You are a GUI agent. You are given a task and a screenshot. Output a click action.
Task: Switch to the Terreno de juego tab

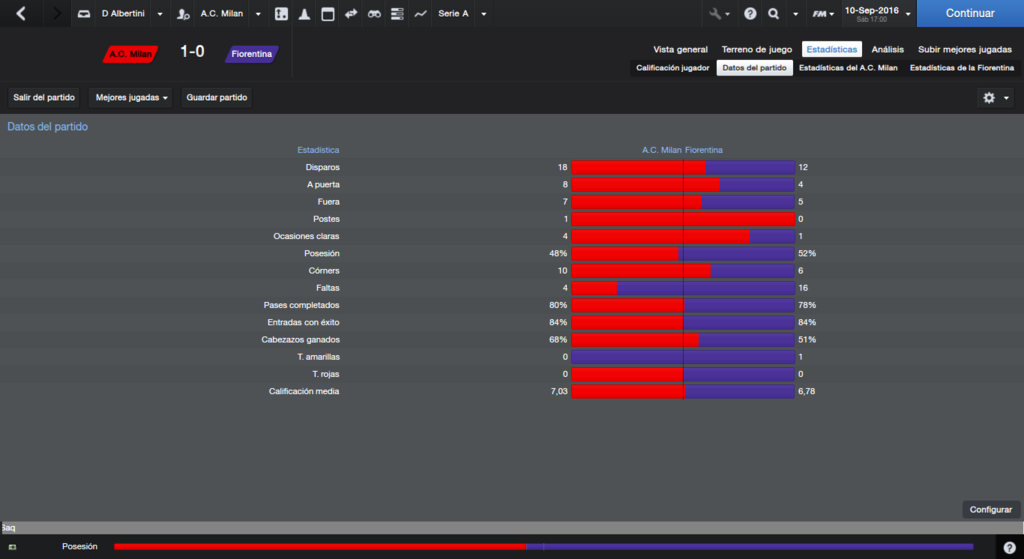tap(756, 49)
